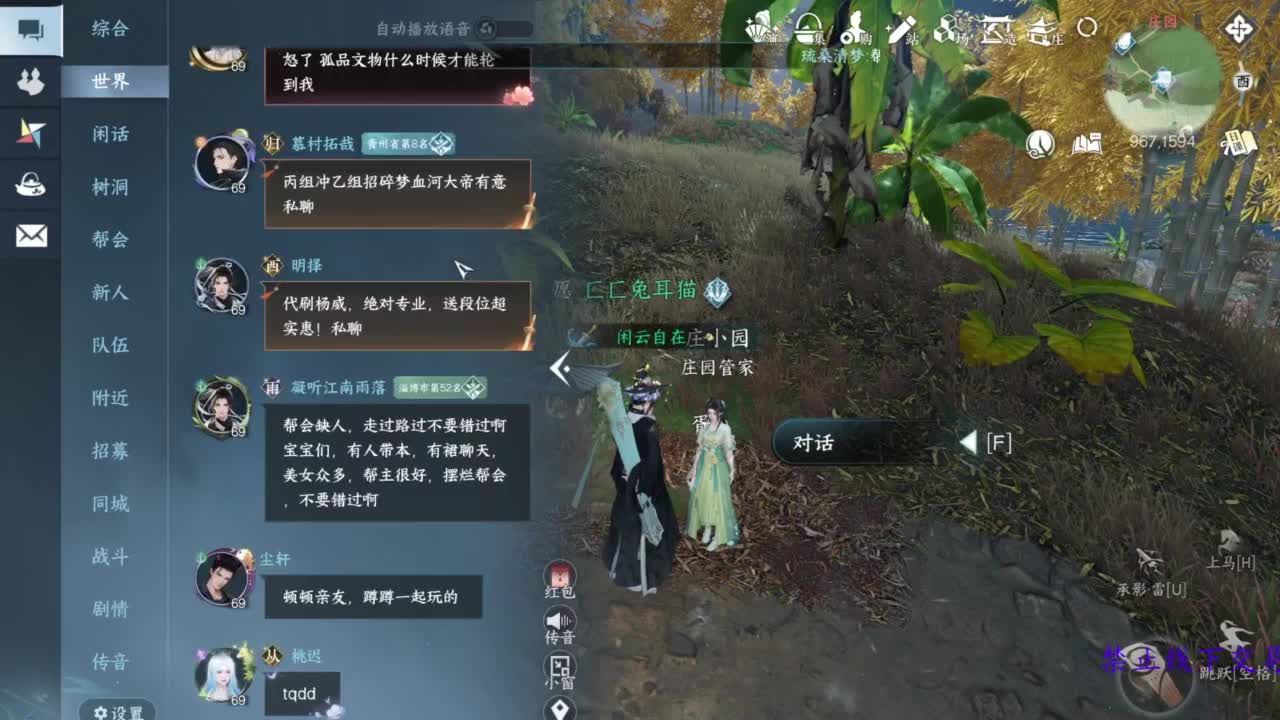The image size is (1280, 720).
Task: Open the 造 (crafting) icon on top bar
Action: (x=994, y=30)
